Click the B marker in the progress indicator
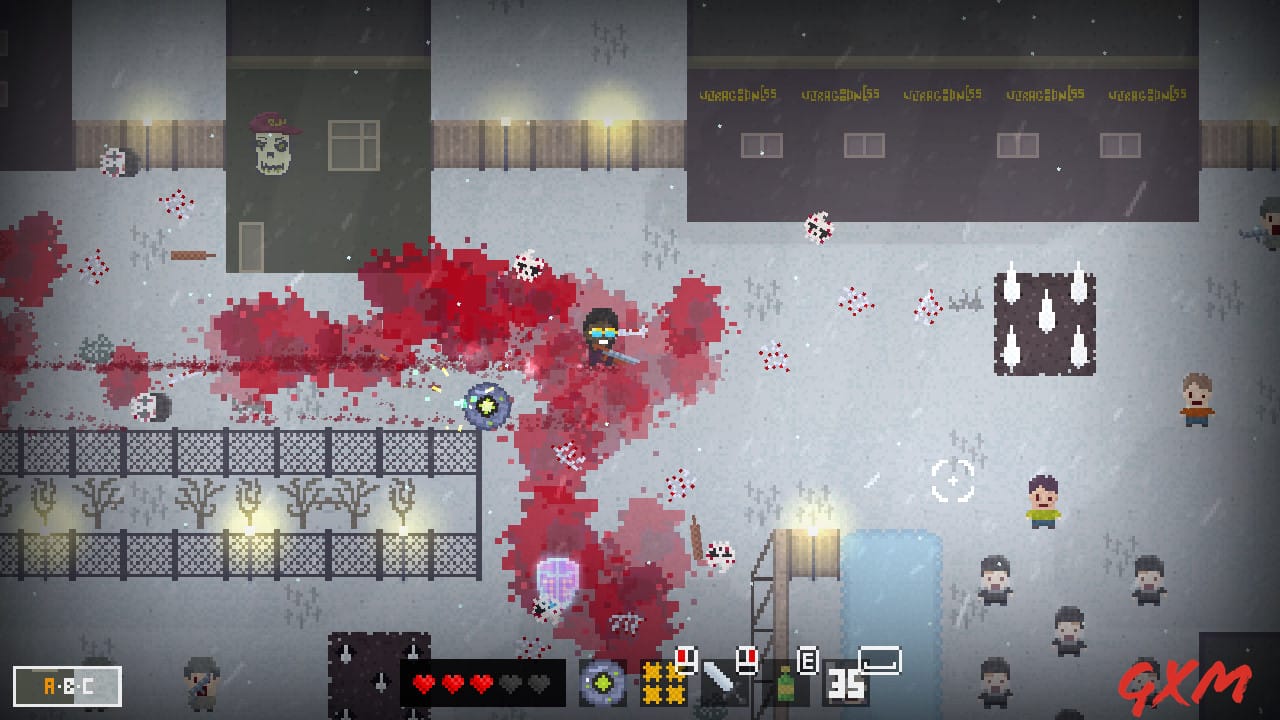Image resolution: width=1280 pixels, height=720 pixels. [69, 686]
